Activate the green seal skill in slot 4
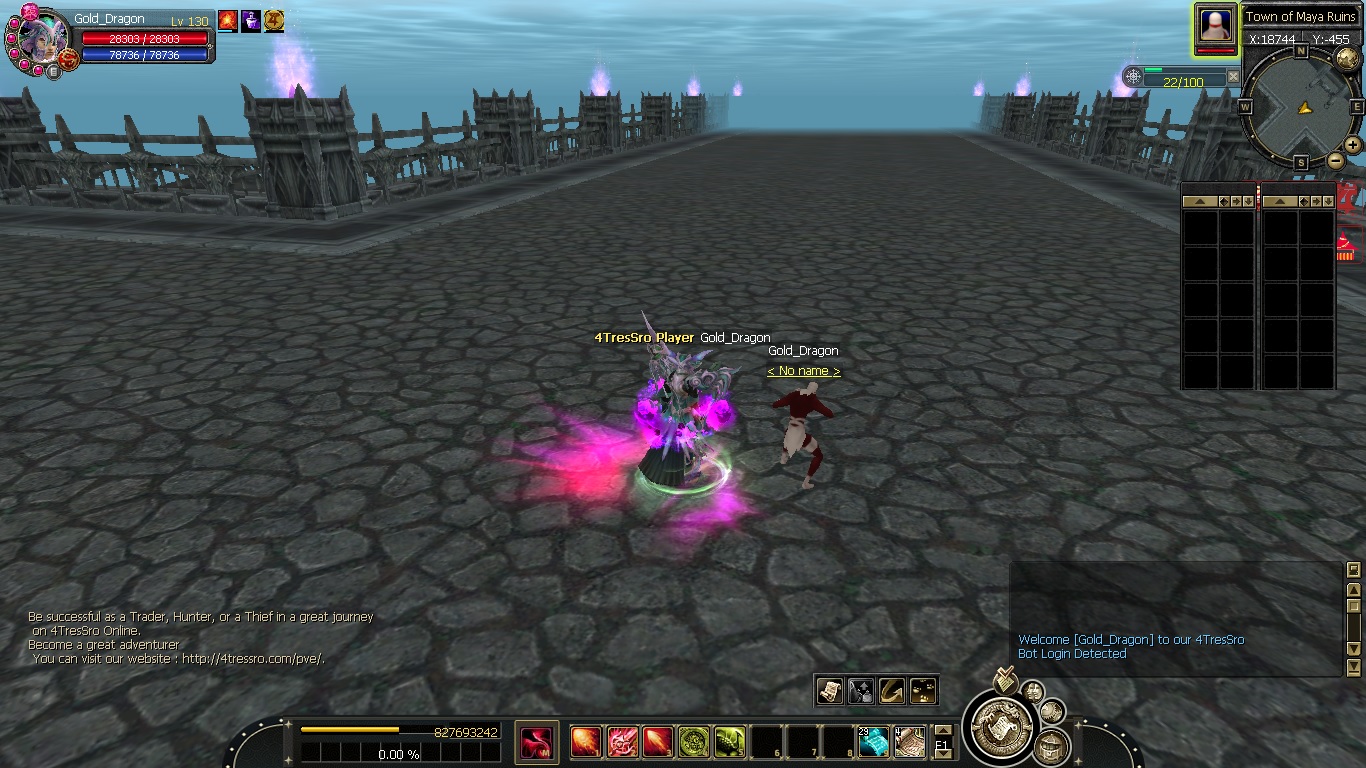1366x768 pixels. [694, 742]
